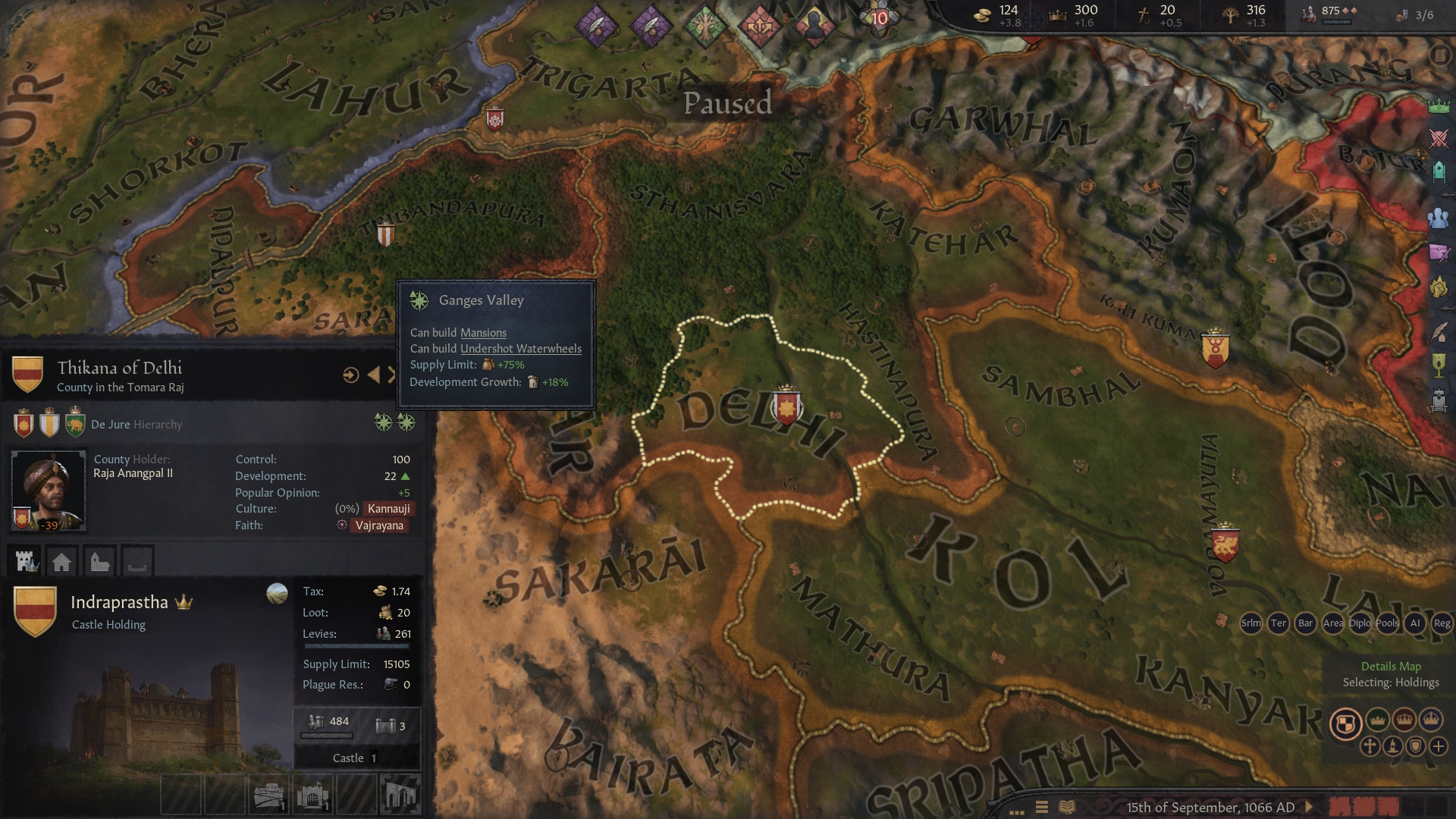Open the crossed swords military menu

(1439, 138)
